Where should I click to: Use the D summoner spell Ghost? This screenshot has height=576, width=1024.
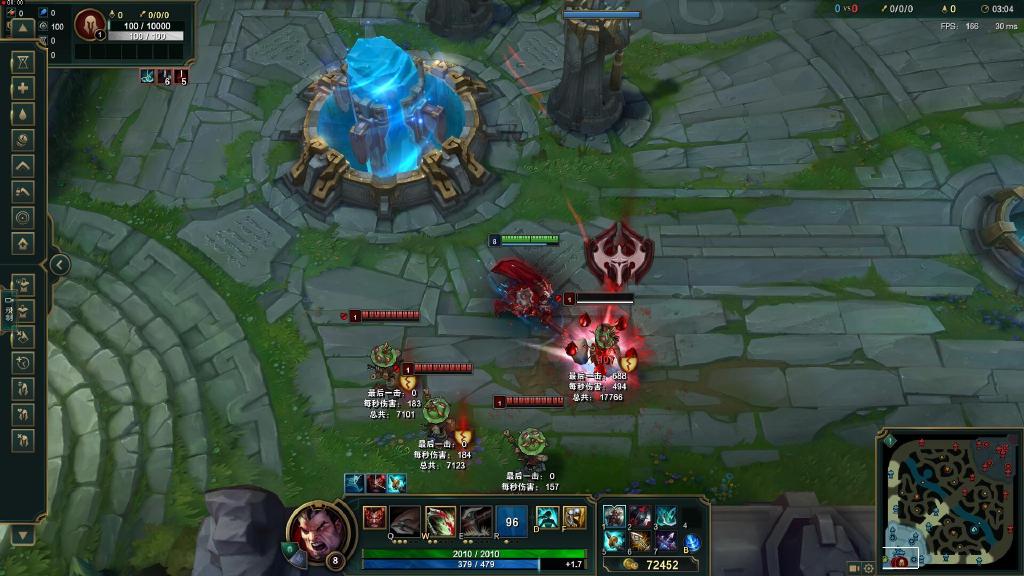point(547,517)
